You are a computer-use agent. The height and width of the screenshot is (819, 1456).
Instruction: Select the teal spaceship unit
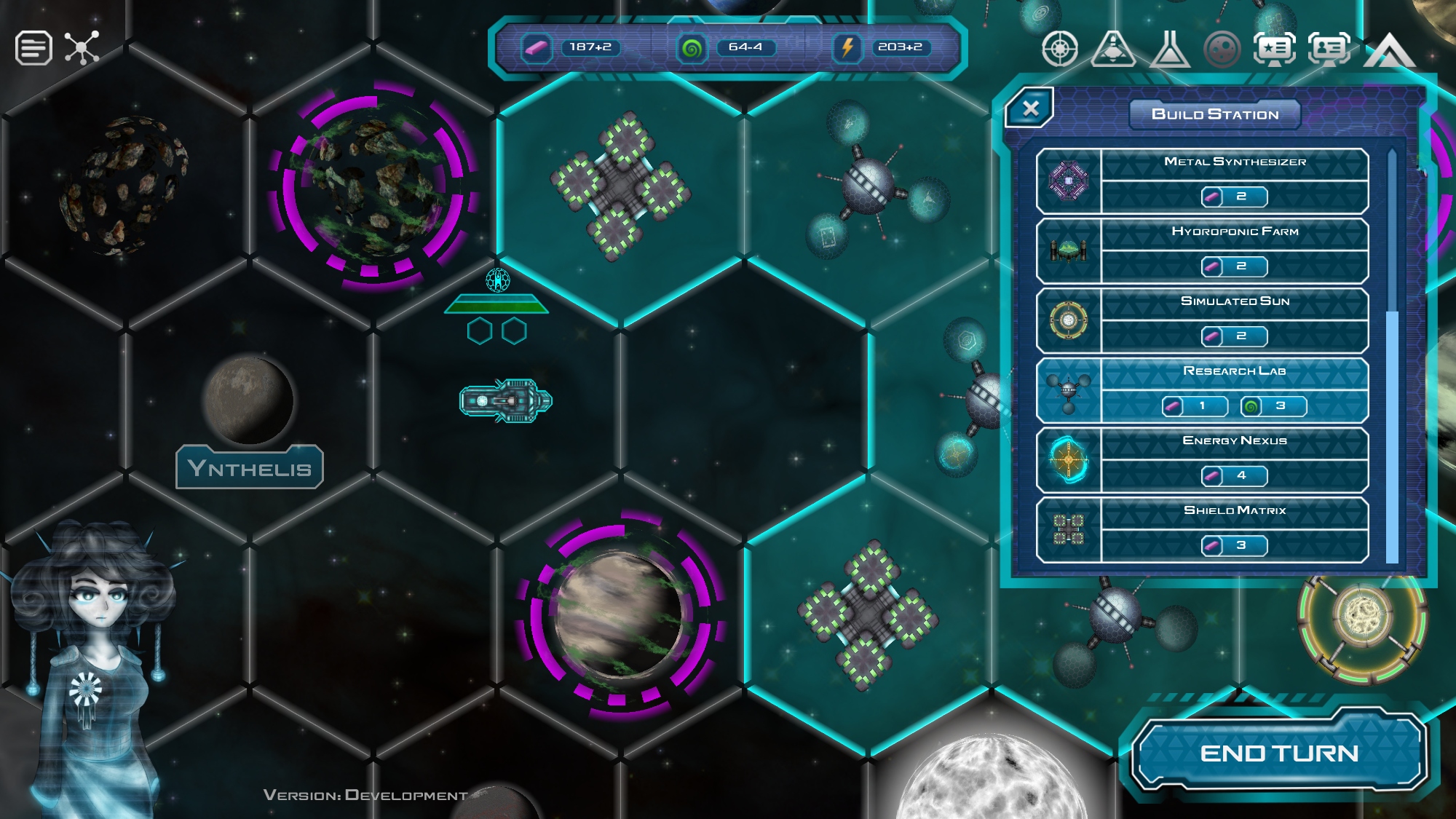click(x=506, y=400)
